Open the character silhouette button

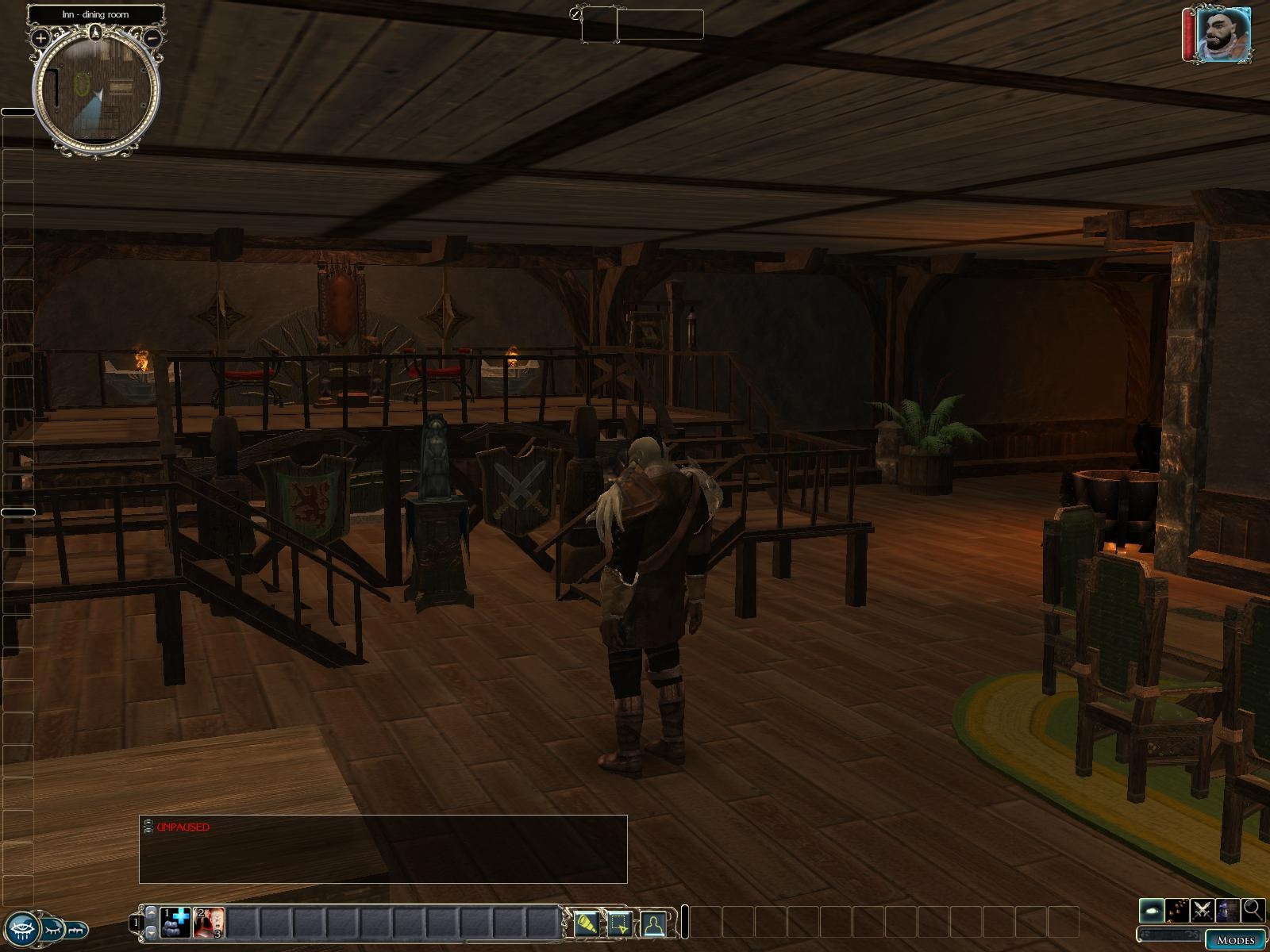pyautogui.click(x=653, y=924)
